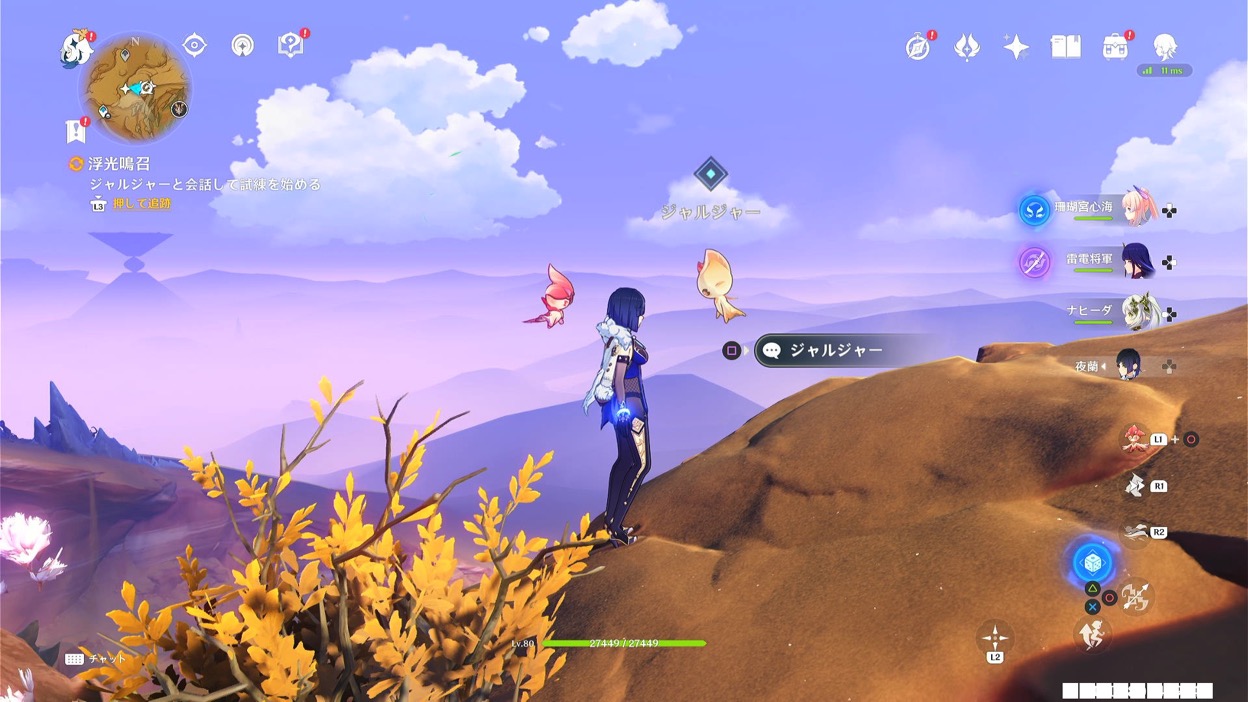Viewport: 1248px width, 702px height.
Task: Expand the circular minimap
Action: pos(134,88)
